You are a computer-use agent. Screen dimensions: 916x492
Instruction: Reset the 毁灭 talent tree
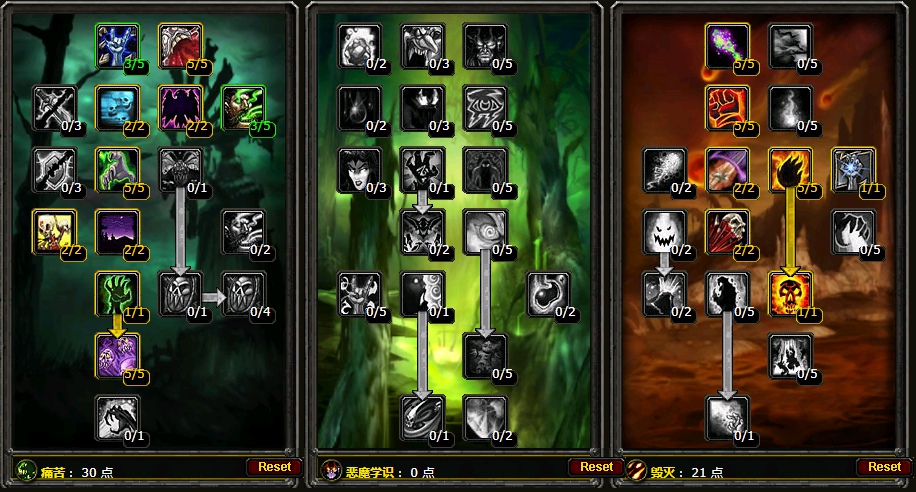(x=884, y=467)
